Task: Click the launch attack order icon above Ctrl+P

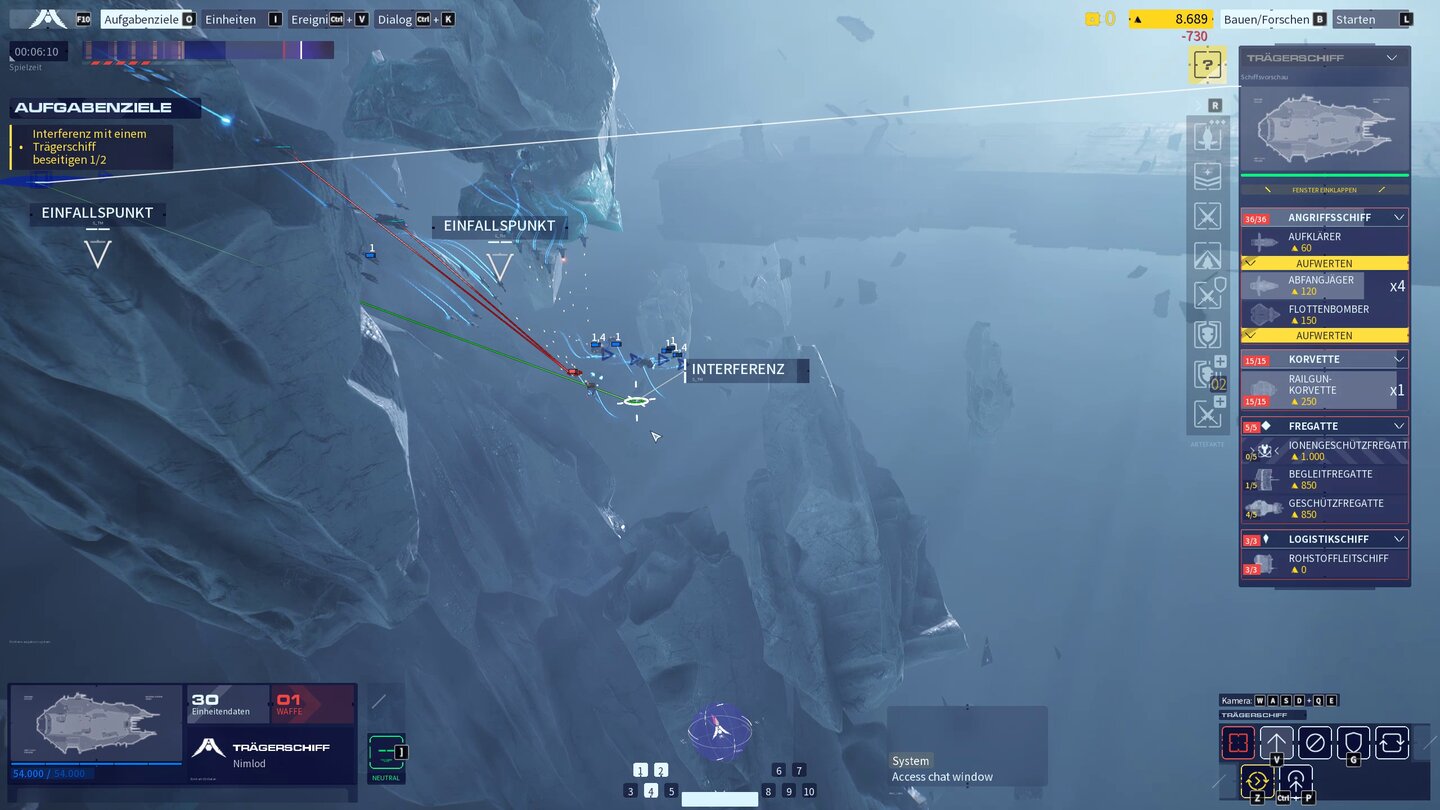Action: [1295, 781]
